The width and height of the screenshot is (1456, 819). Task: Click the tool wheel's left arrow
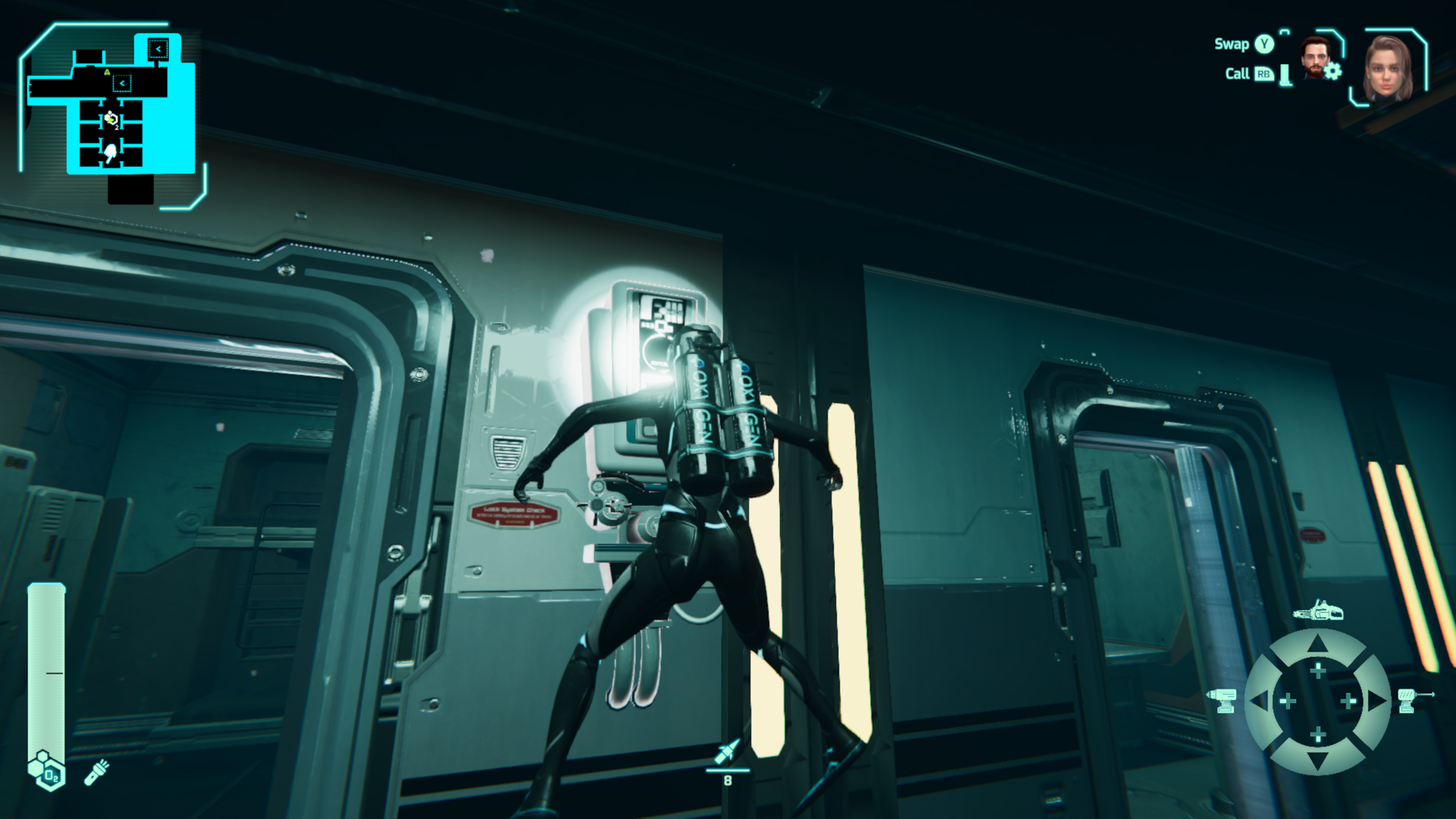[x=1260, y=701]
